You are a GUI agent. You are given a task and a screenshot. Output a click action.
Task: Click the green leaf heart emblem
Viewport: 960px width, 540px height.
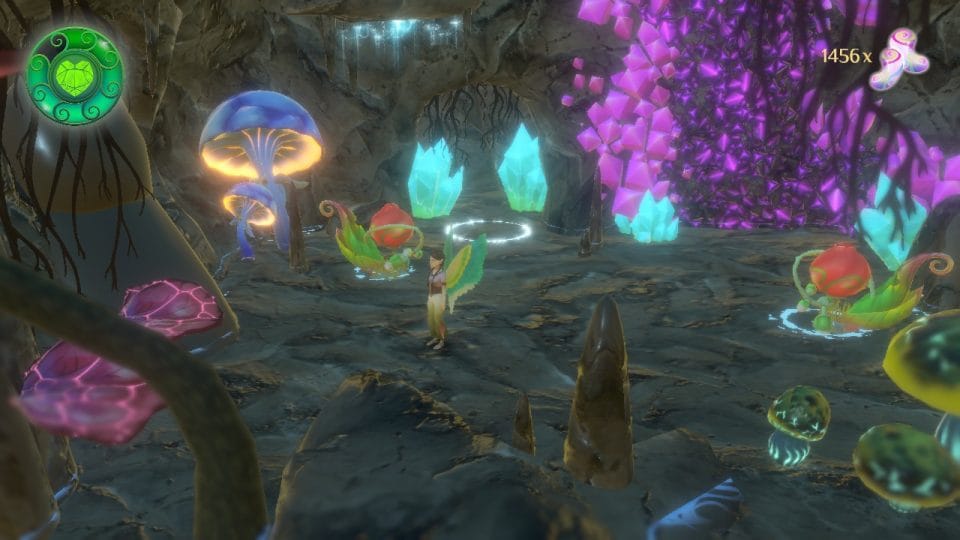coord(73,75)
